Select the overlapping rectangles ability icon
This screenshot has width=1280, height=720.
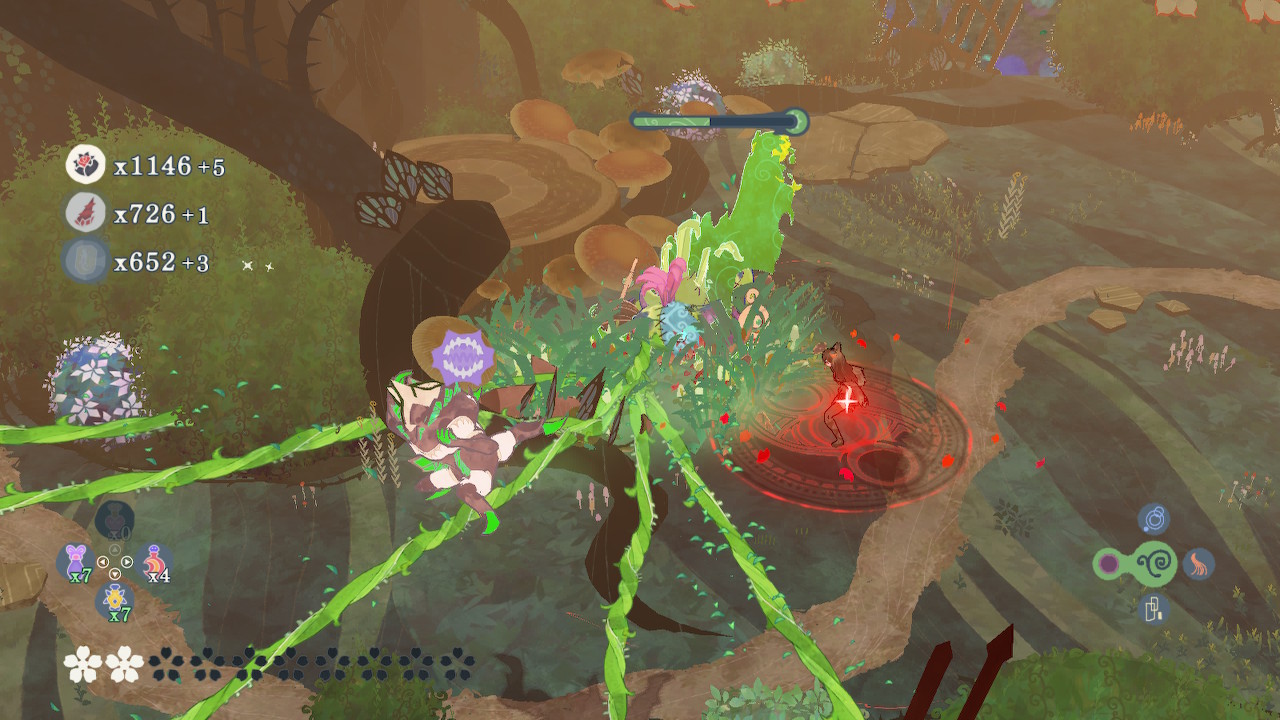point(1154,608)
